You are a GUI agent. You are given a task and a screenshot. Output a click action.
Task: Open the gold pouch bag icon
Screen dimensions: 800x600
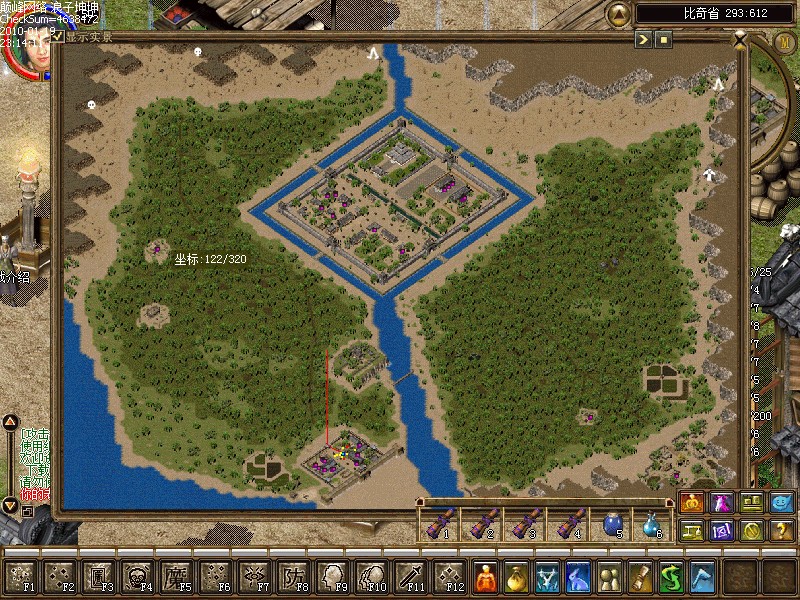pos(516,577)
